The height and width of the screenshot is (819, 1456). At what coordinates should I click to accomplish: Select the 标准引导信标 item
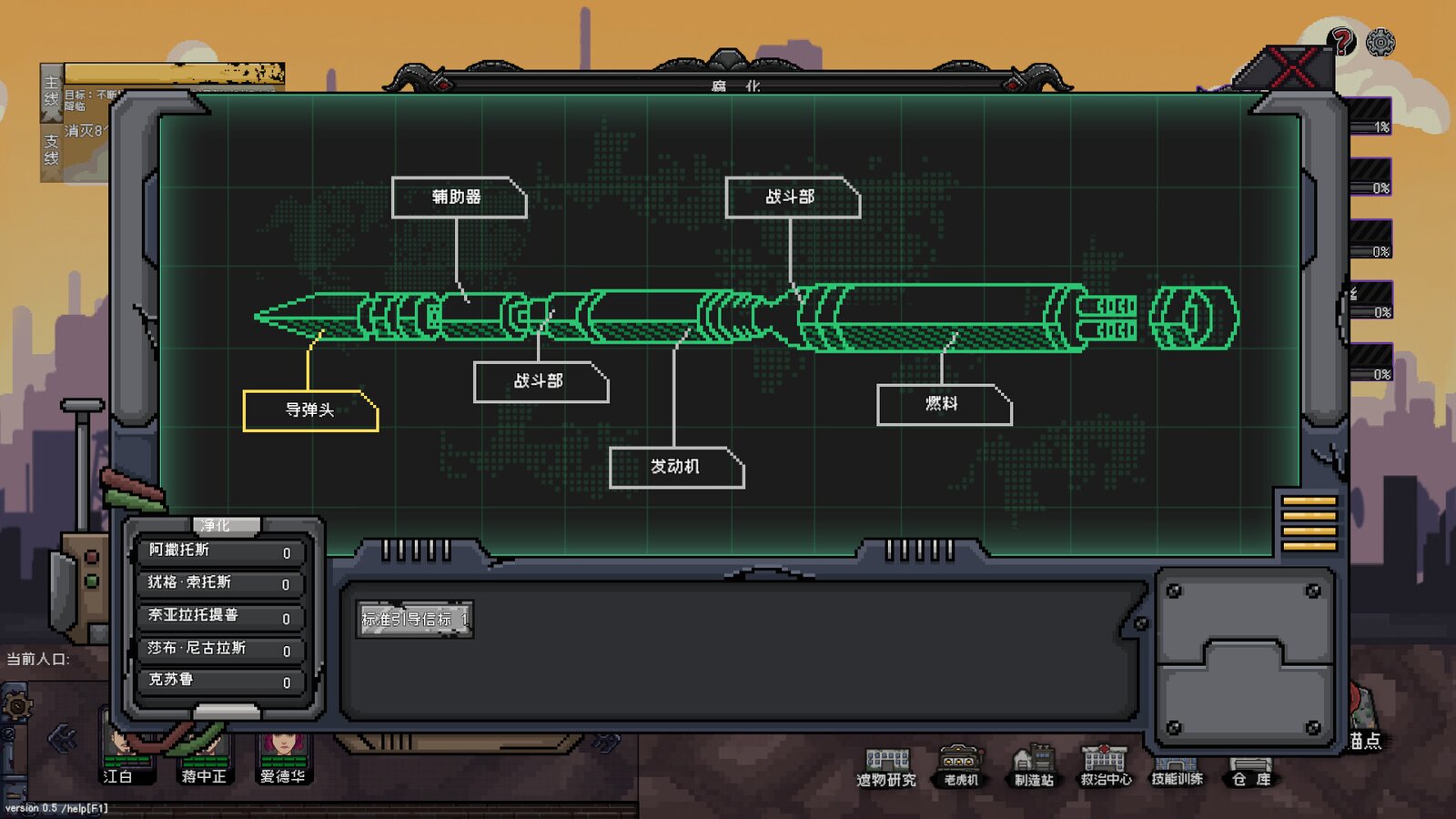click(x=415, y=620)
